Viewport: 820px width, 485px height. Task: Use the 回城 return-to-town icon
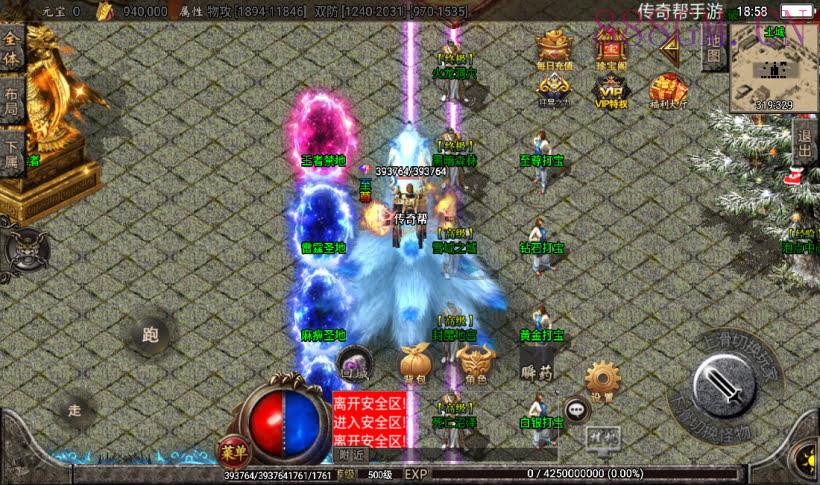(352, 364)
